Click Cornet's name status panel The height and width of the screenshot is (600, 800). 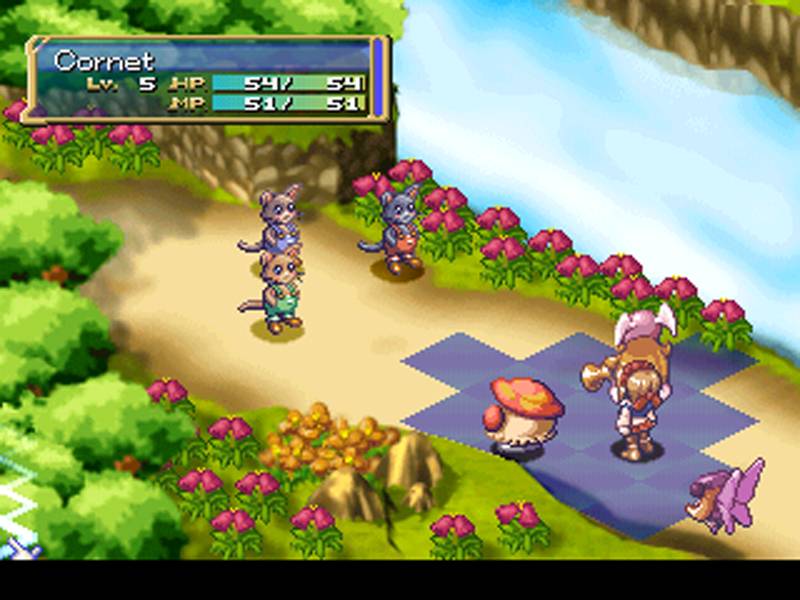click(x=208, y=78)
